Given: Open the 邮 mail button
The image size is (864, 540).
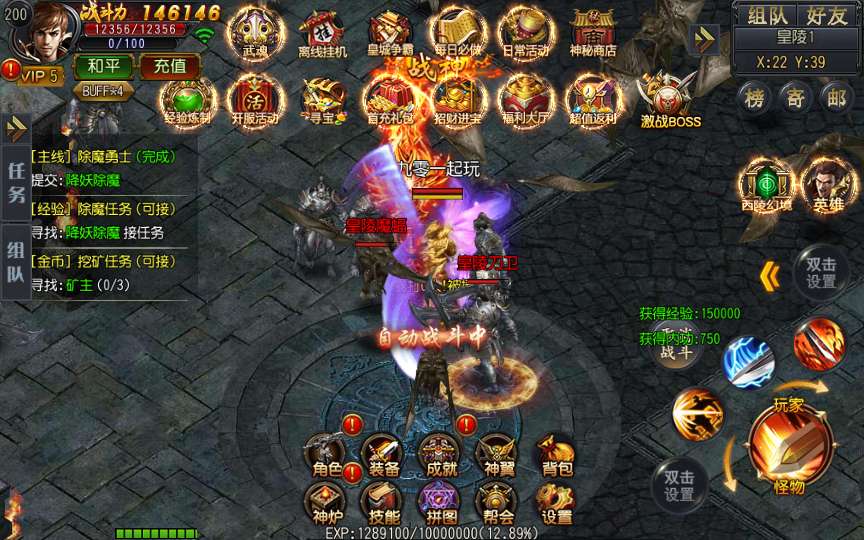Looking at the screenshot, I should click(837, 97).
